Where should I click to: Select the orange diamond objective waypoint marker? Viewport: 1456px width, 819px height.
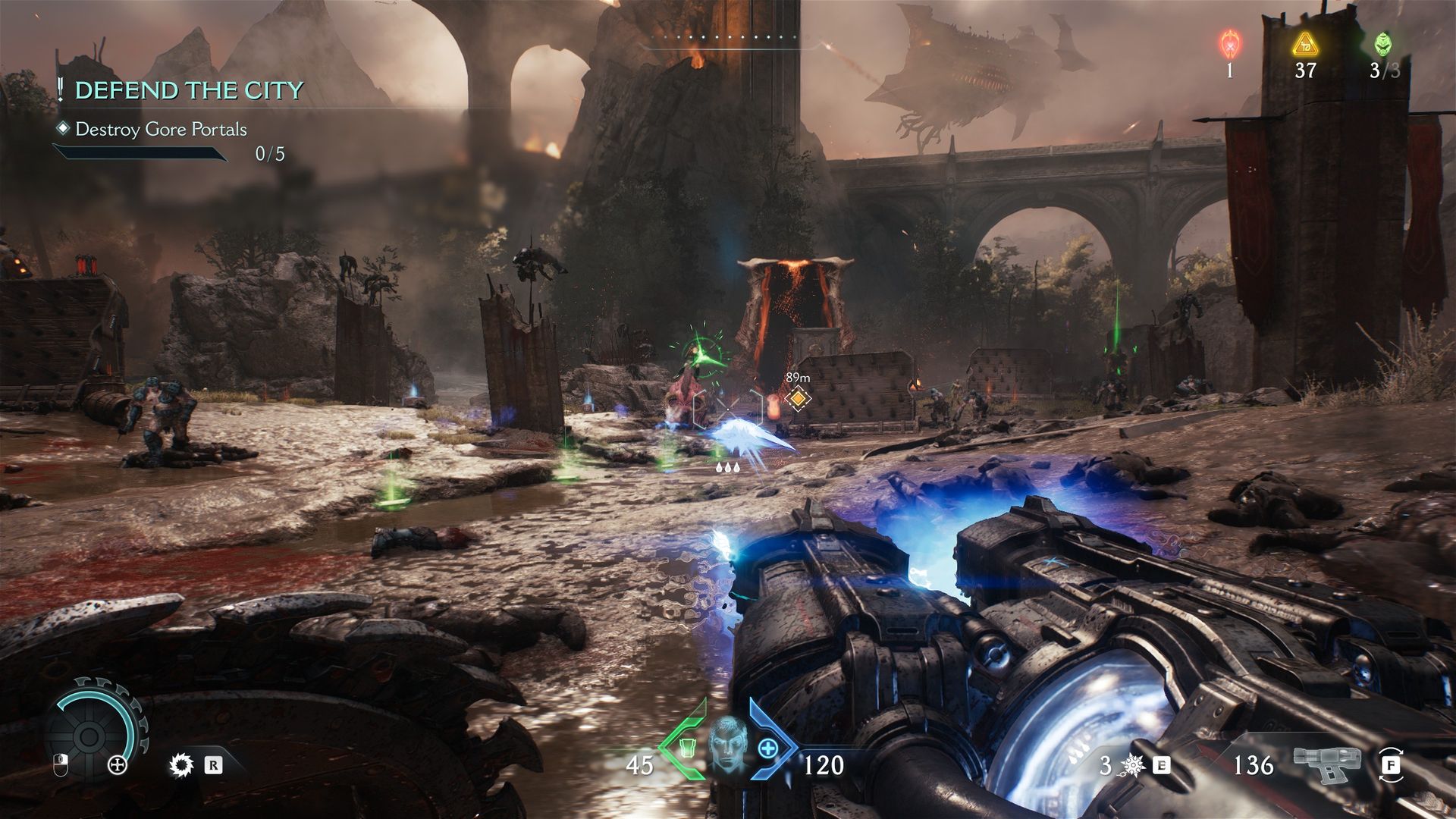pos(798,397)
